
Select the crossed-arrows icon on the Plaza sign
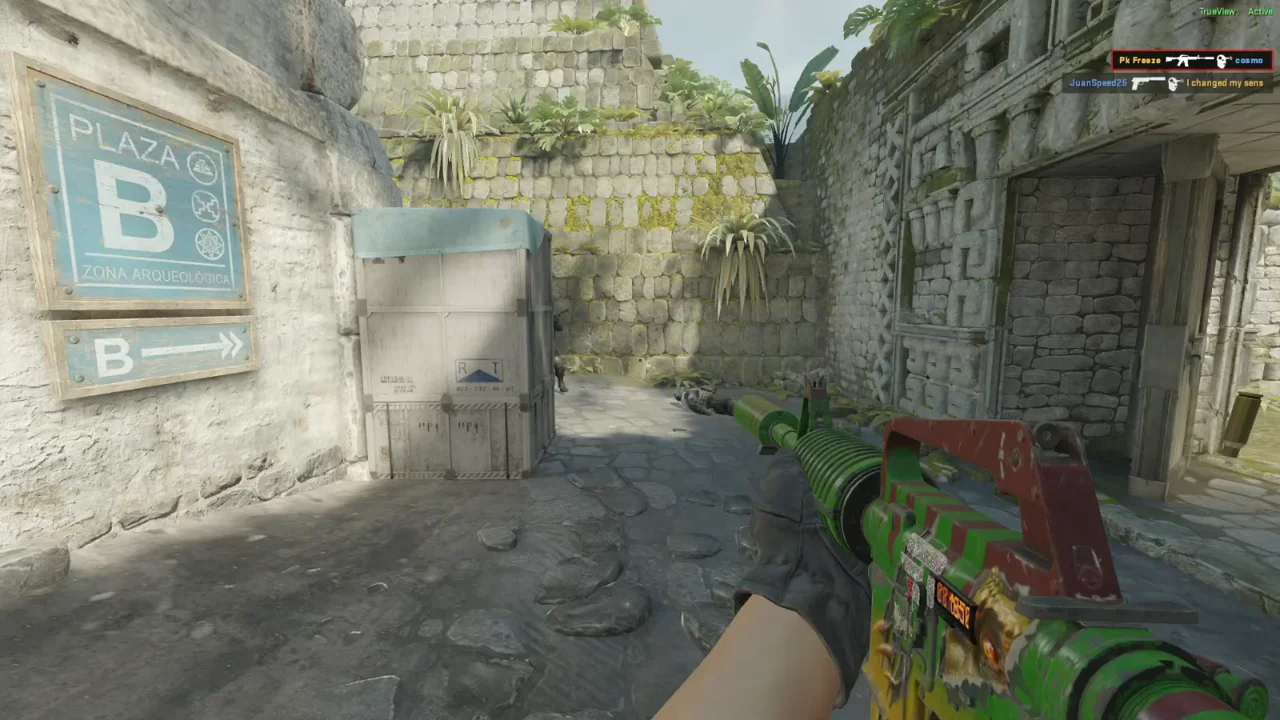[x=205, y=205]
